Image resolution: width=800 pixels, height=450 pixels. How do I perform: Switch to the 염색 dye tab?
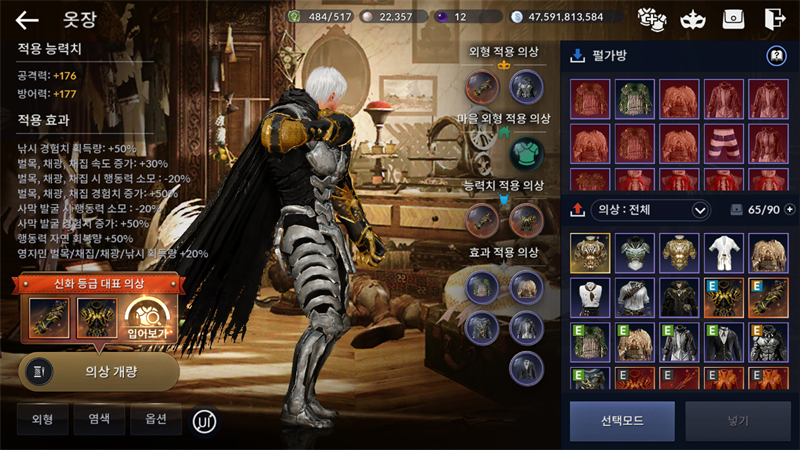click(x=99, y=420)
